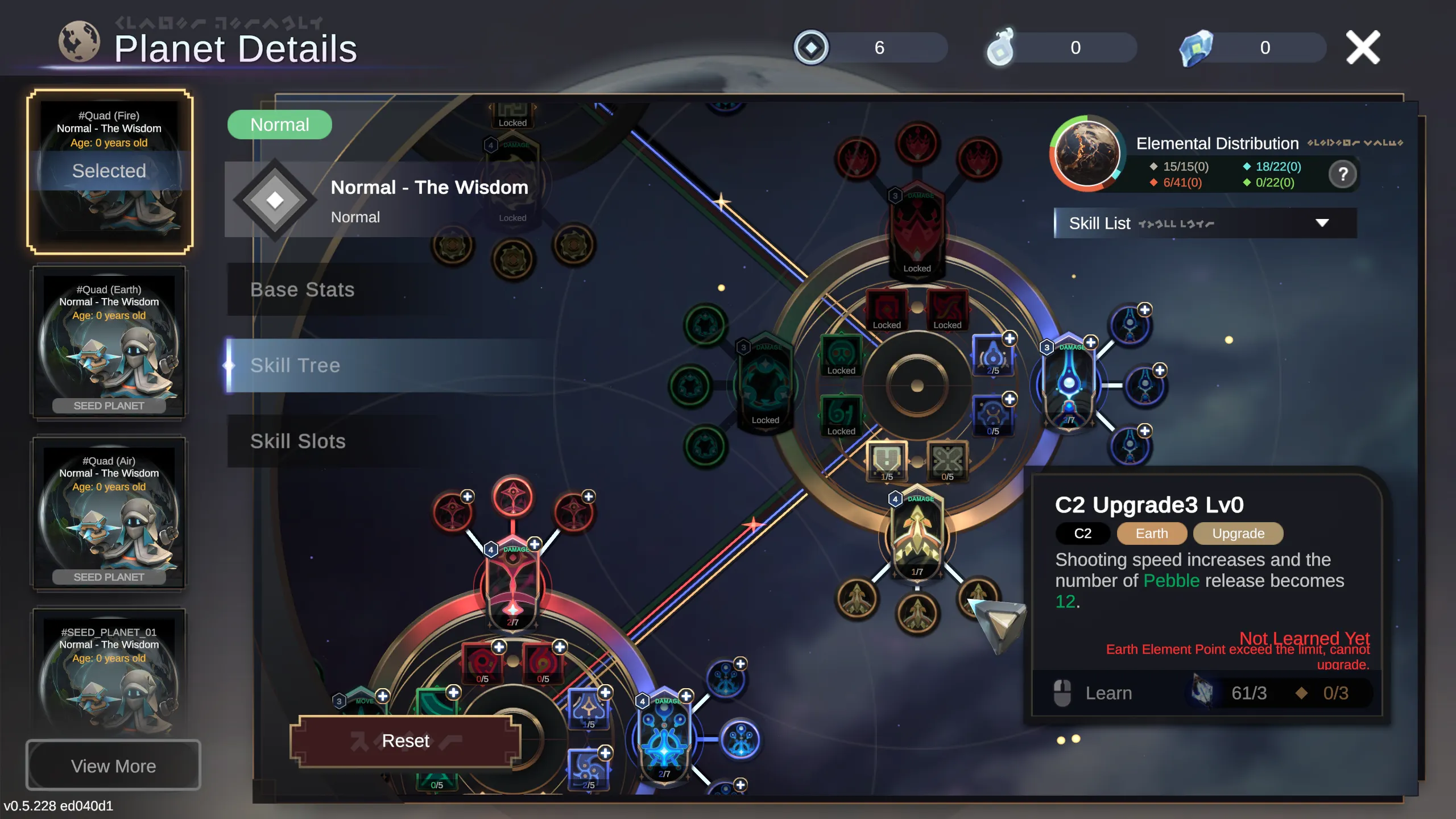The width and height of the screenshot is (1456, 819).
Task: Click the Planet Details globe icon
Action: click(81, 40)
